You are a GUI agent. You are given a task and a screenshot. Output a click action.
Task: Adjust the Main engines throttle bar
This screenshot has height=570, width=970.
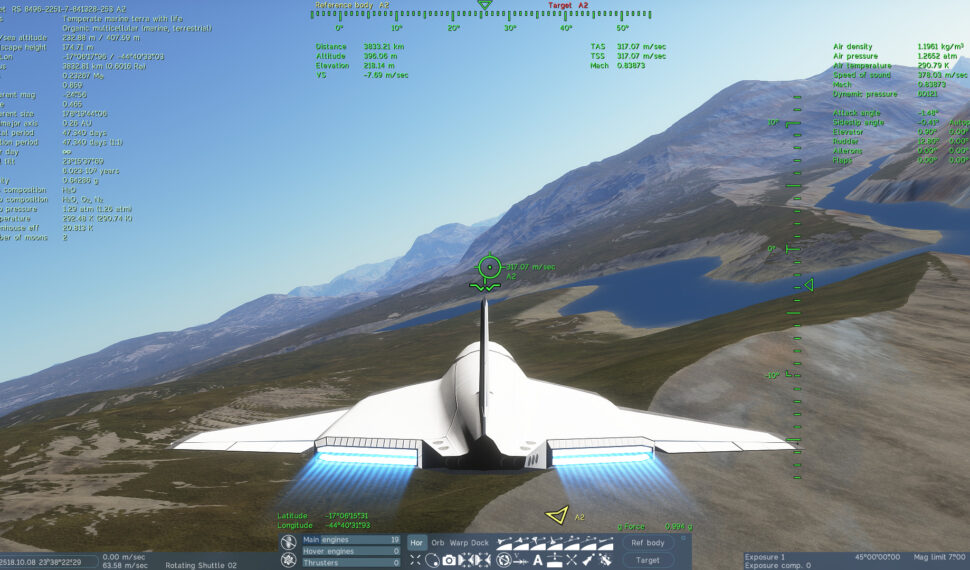[x=351, y=540]
